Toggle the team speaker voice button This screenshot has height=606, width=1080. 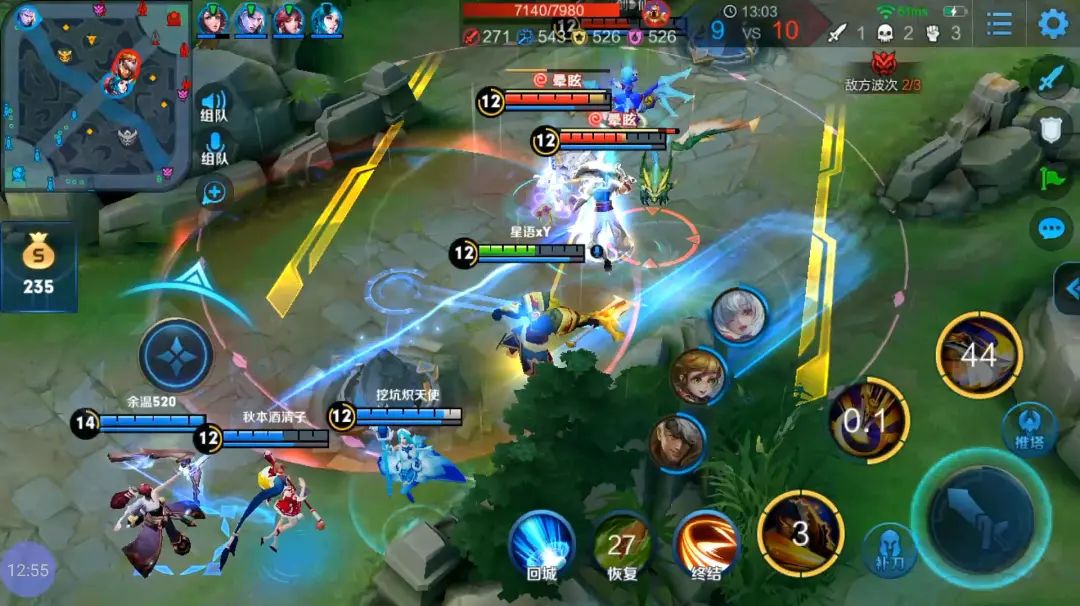click(x=214, y=104)
